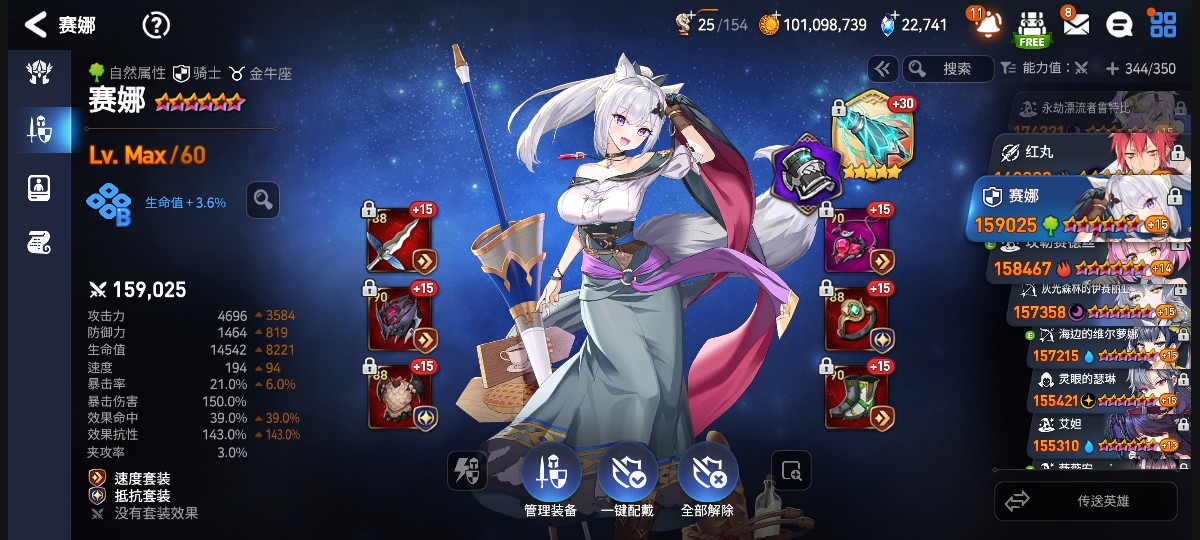Click 全部解除 unequip all button
Image resolution: width=1200 pixels, height=540 pixels.
tap(707, 474)
